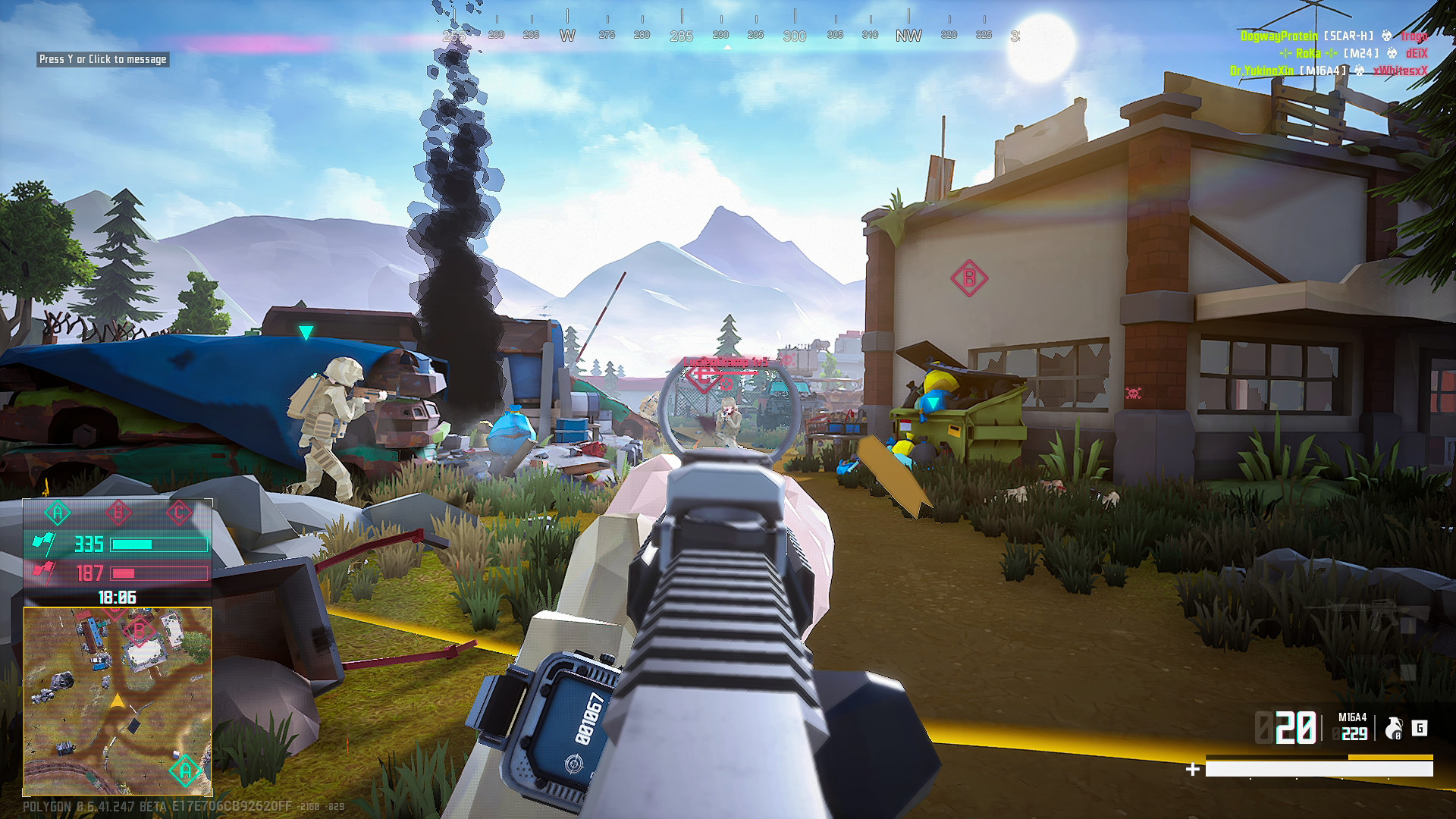Expand the objectives panel showing 18:06 timer
1456x819 pixels.
point(118,596)
